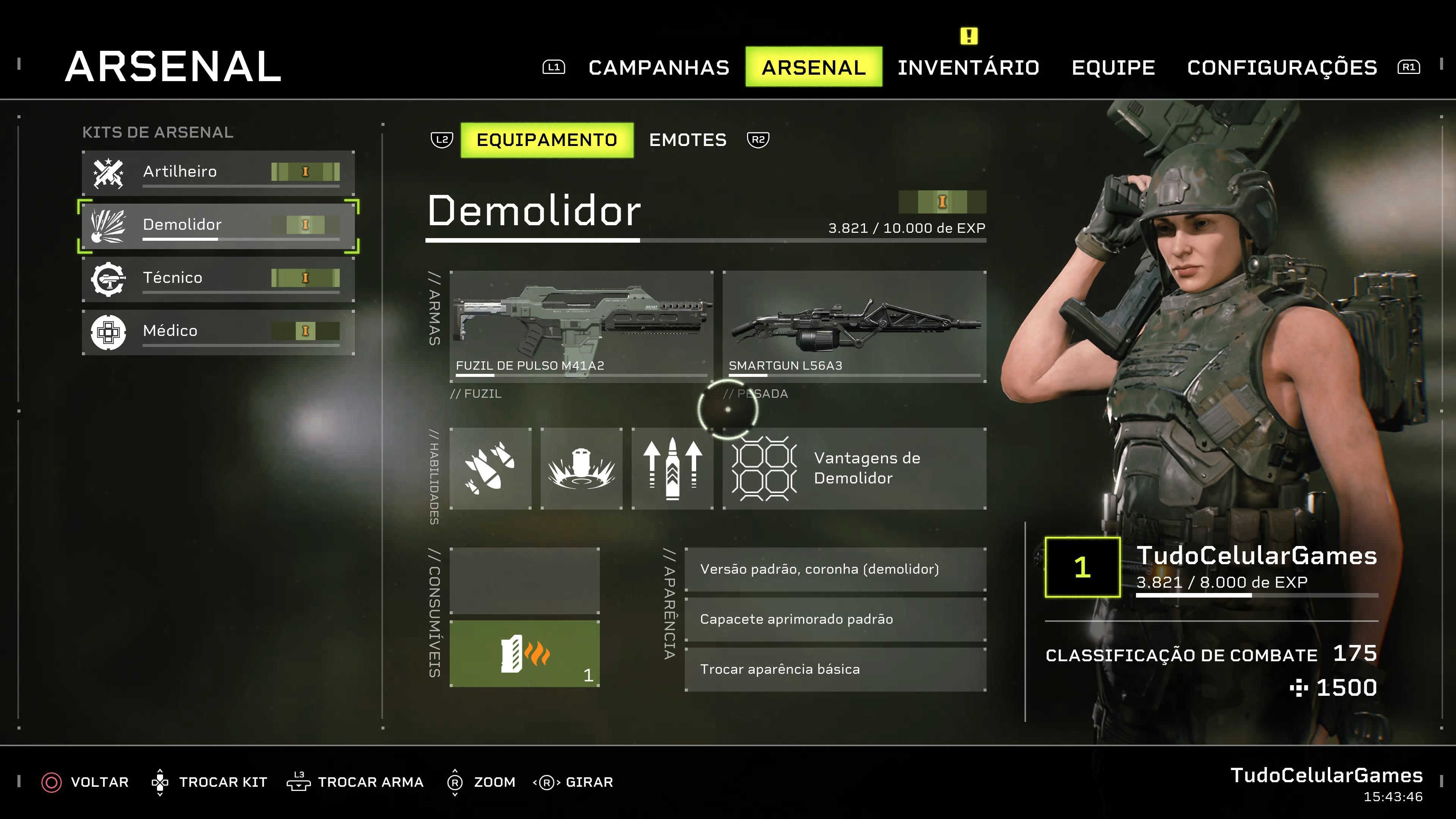
Task: Switch to the Campanhas tab
Action: (x=659, y=67)
